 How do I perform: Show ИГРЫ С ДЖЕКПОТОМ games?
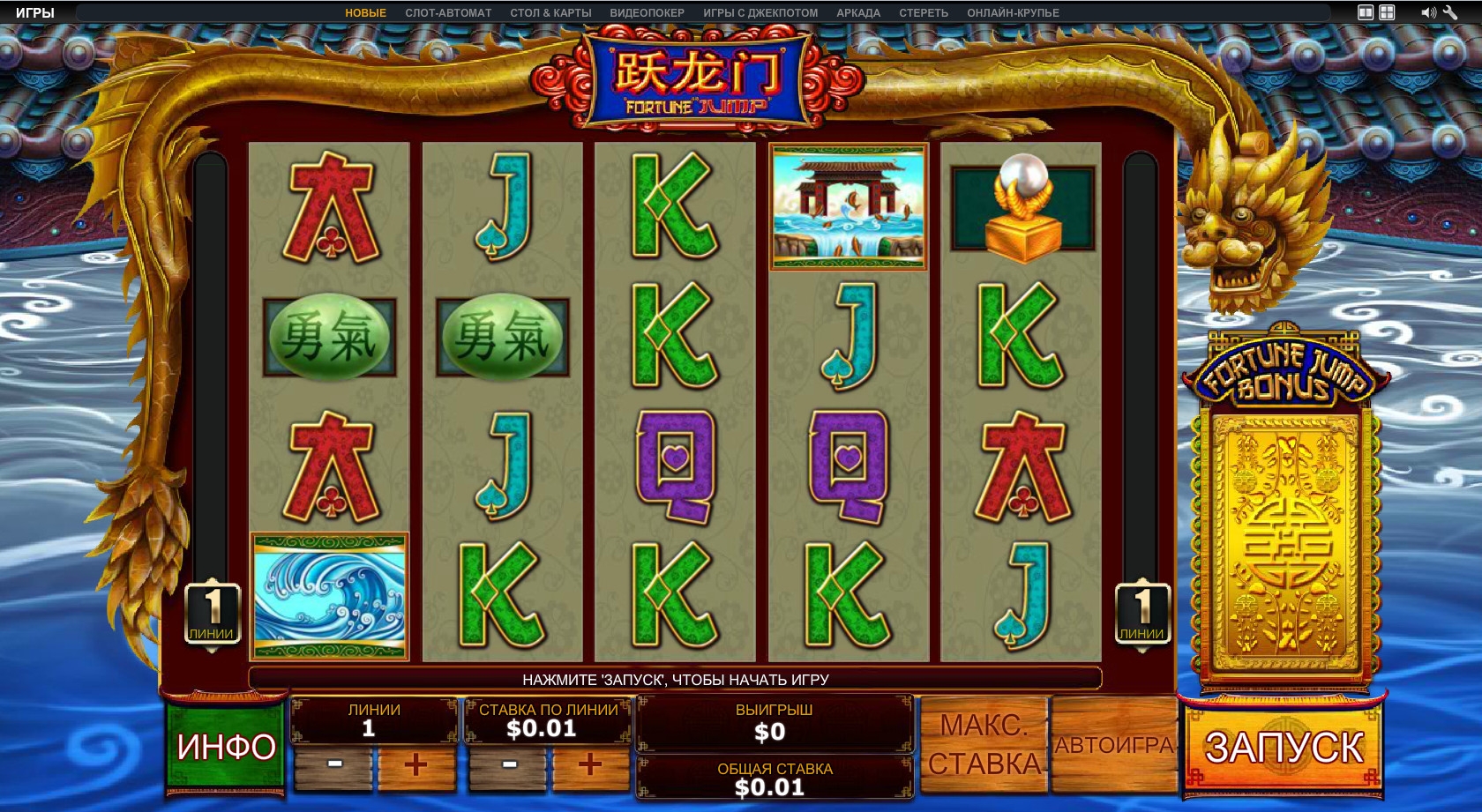click(x=760, y=13)
